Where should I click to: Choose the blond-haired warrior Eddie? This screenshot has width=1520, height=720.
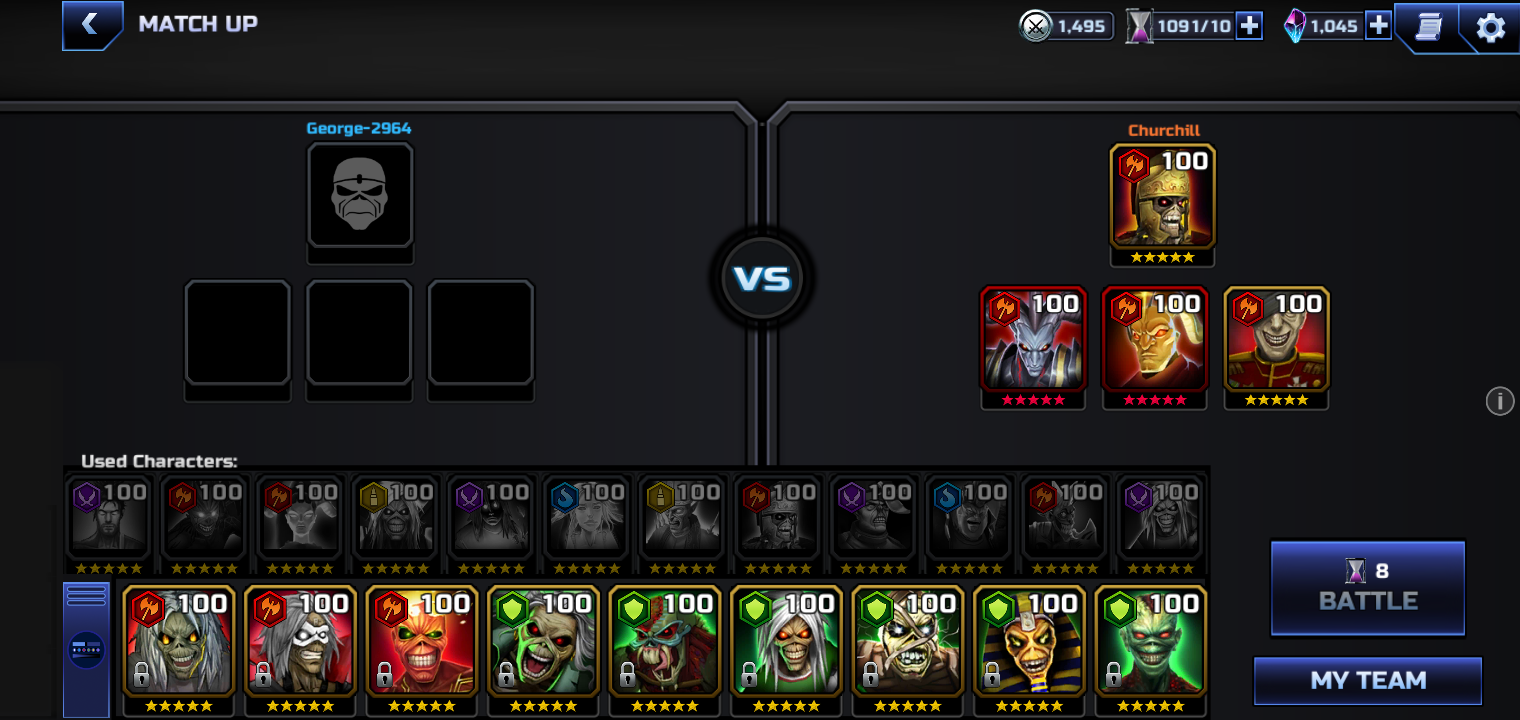pyautogui.click(x=179, y=641)
